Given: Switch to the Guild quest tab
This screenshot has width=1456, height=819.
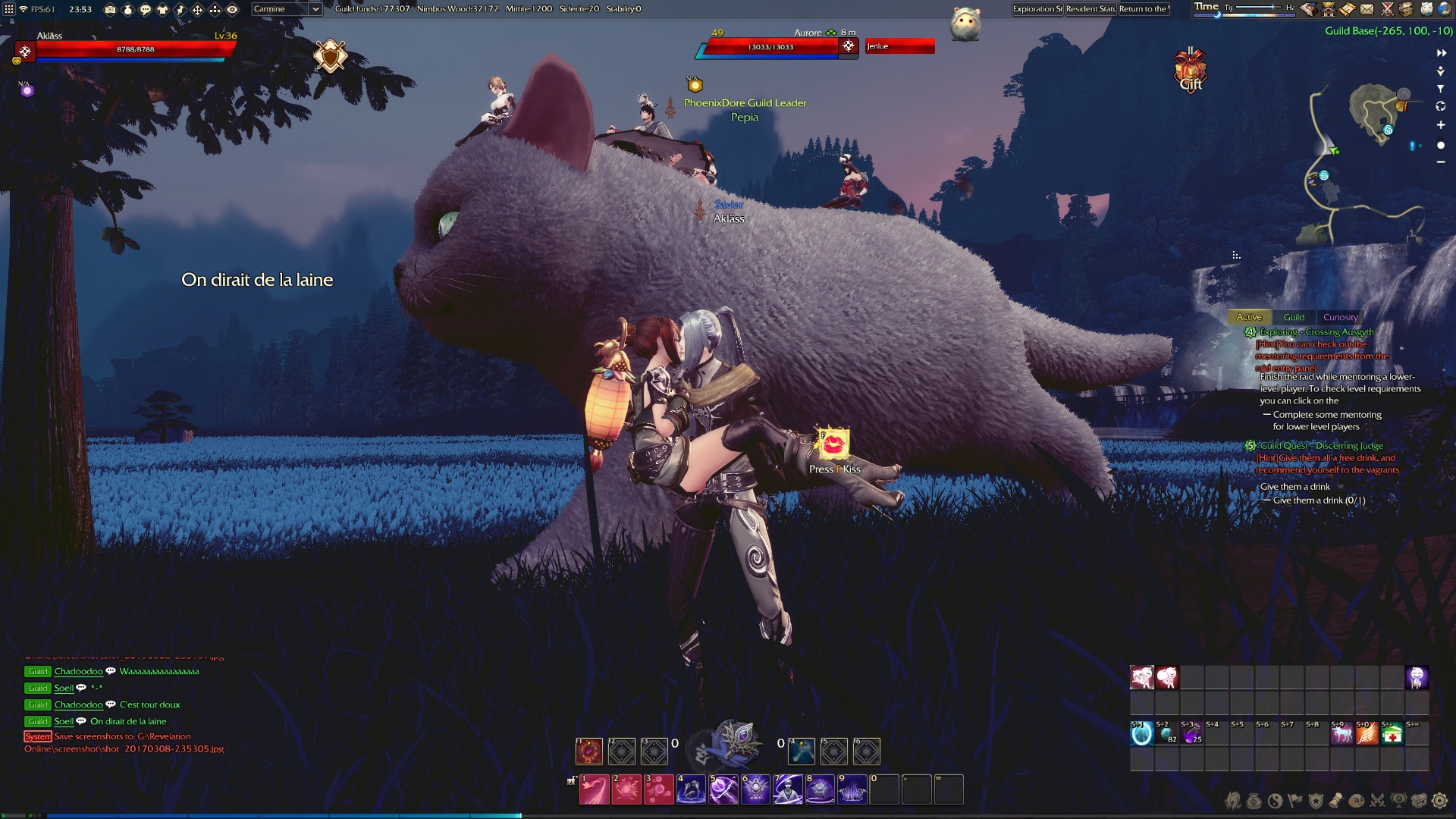Looking at the screenshot, I should coord(1294,317).
